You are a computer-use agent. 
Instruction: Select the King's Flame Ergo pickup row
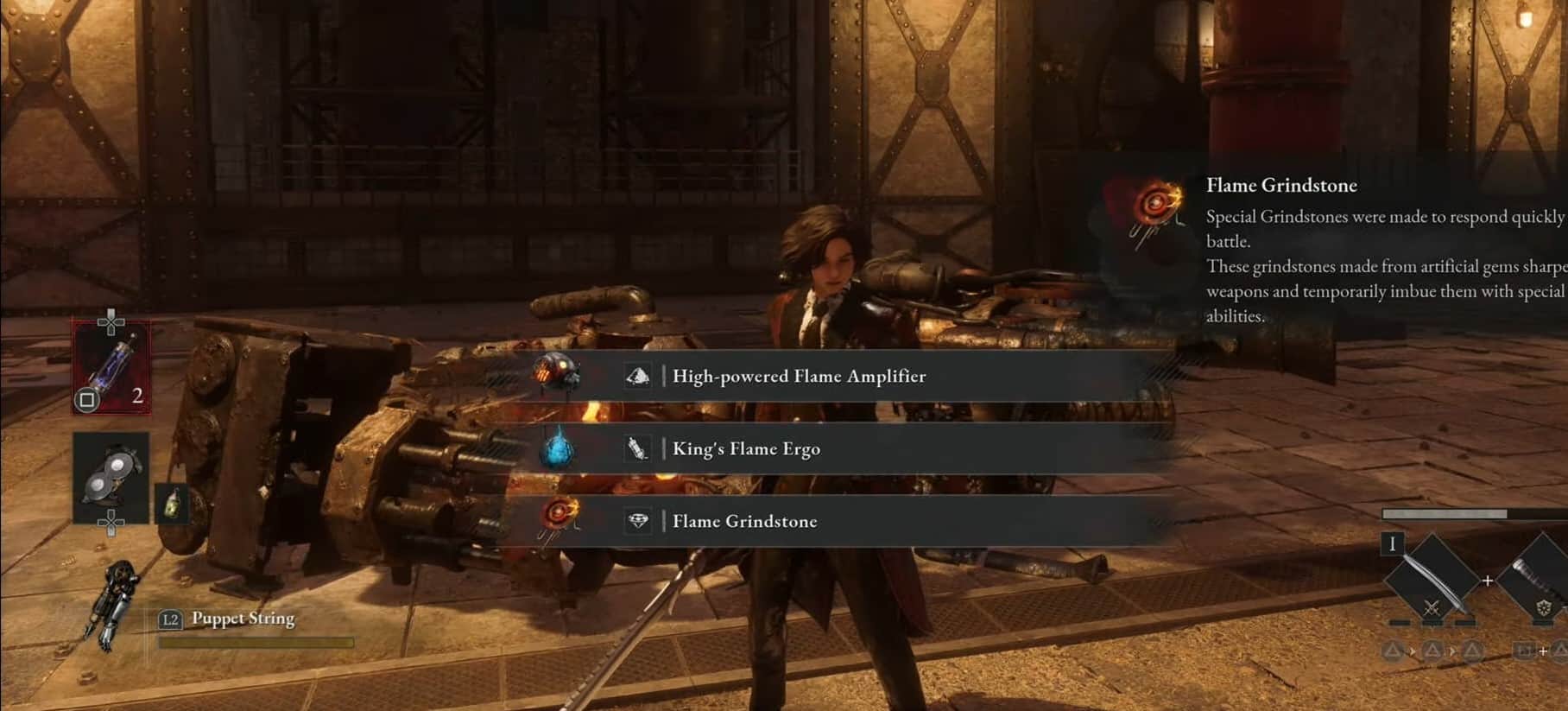[747, 448]
